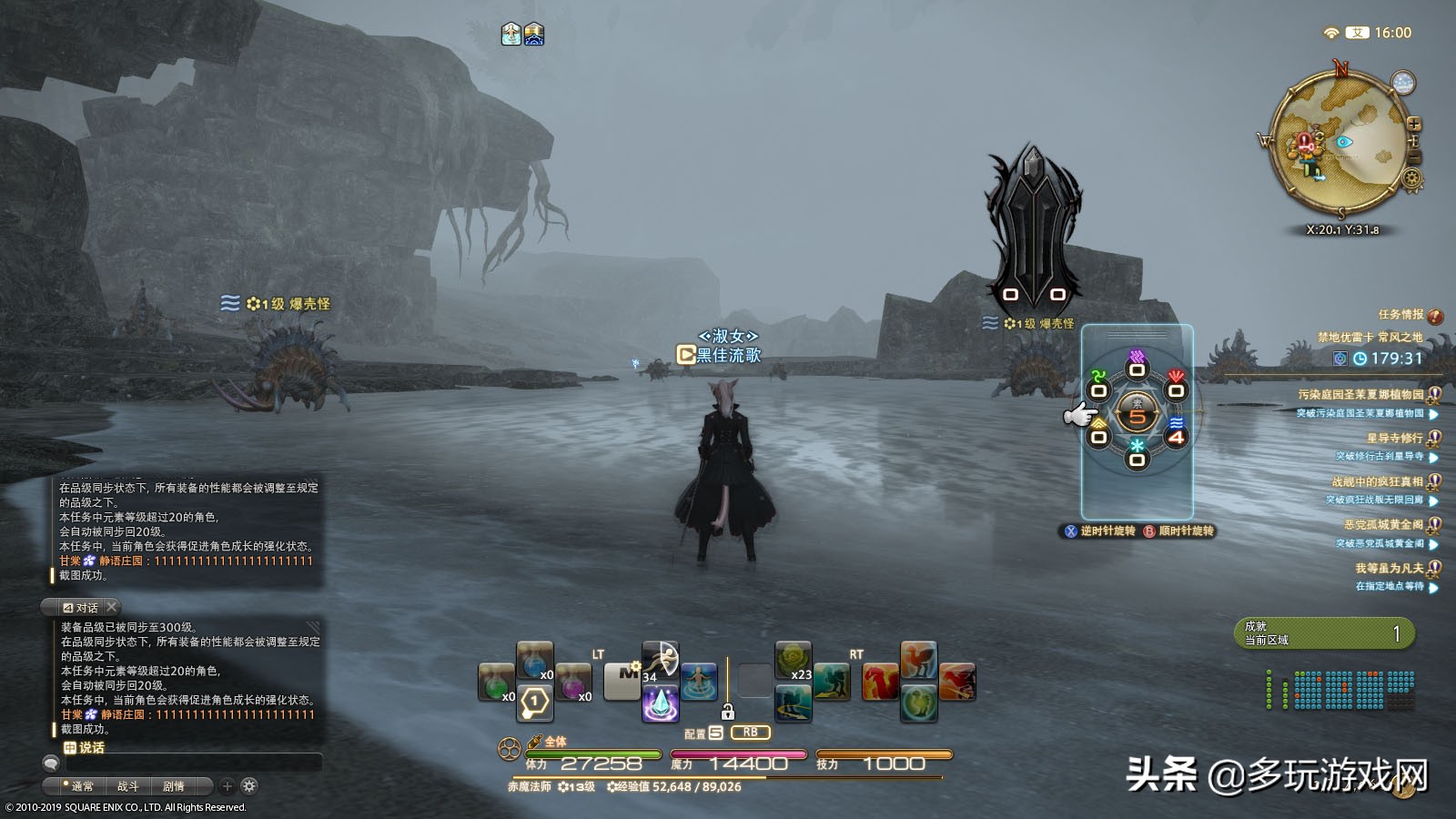Close the 对话 chat tab
Image resolution: width=1456 pixels, height=819 pixels.
(111, 607)
